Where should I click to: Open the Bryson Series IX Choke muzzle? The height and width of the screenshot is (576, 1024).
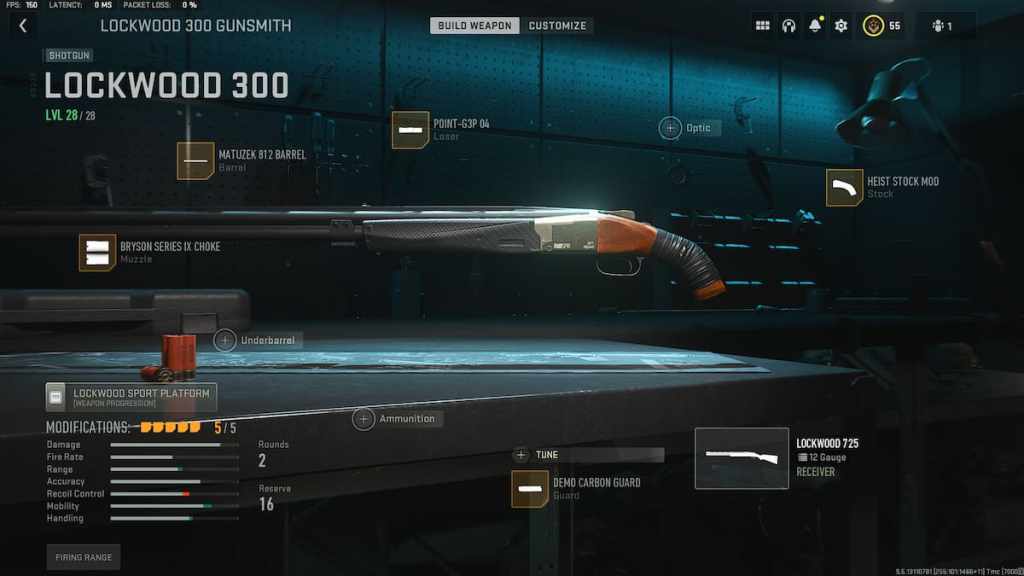pos(98,252)
